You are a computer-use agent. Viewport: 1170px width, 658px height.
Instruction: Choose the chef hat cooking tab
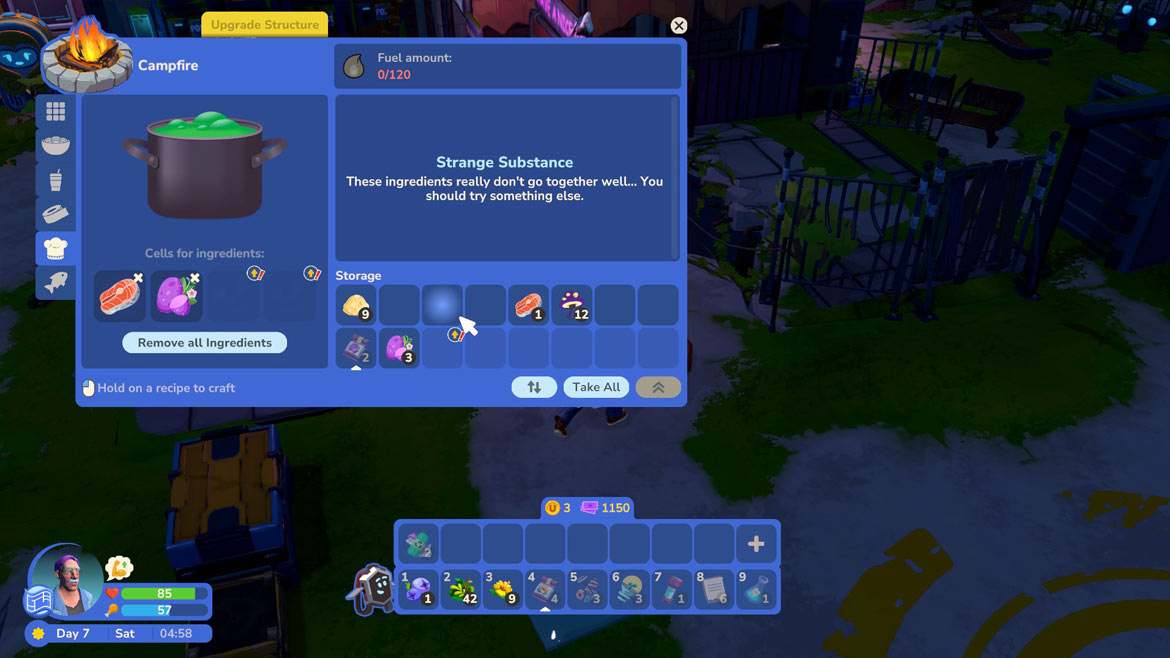coord(56,248)
